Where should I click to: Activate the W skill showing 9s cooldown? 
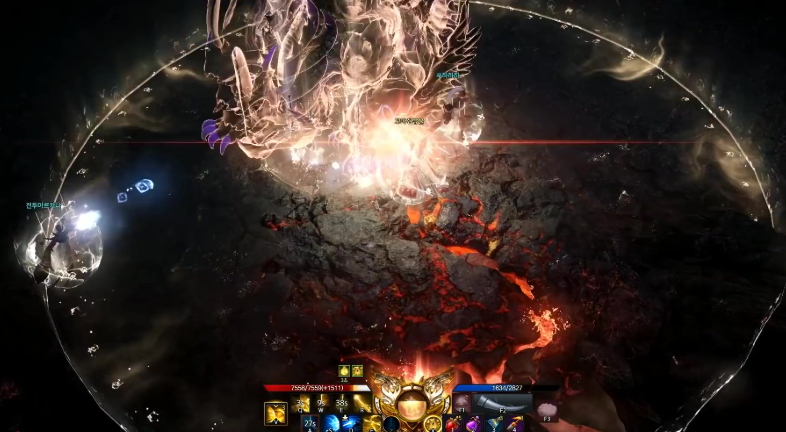click(x=323, y=404)
